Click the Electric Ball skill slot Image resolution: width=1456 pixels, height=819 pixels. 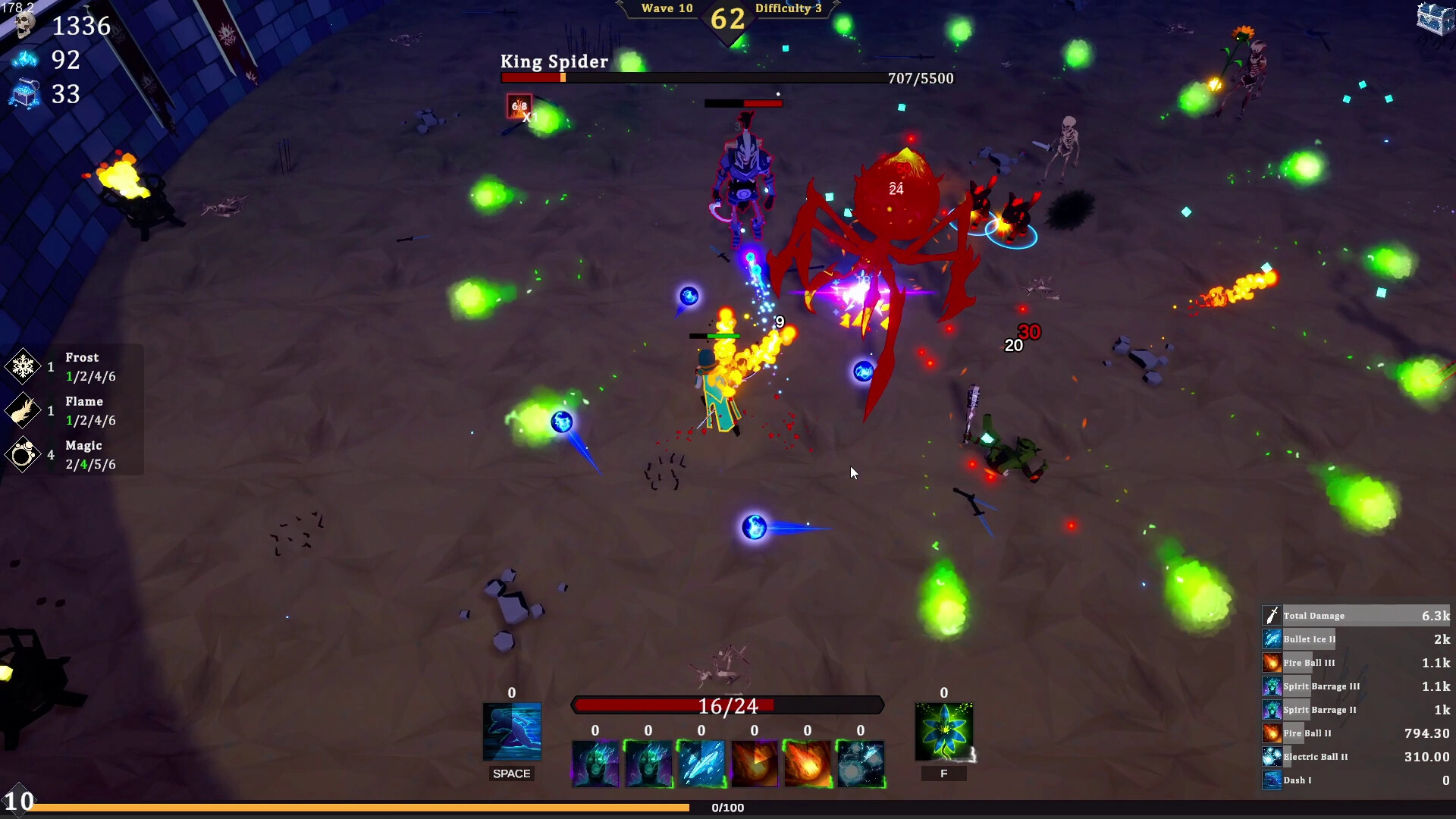click(861, 764)
